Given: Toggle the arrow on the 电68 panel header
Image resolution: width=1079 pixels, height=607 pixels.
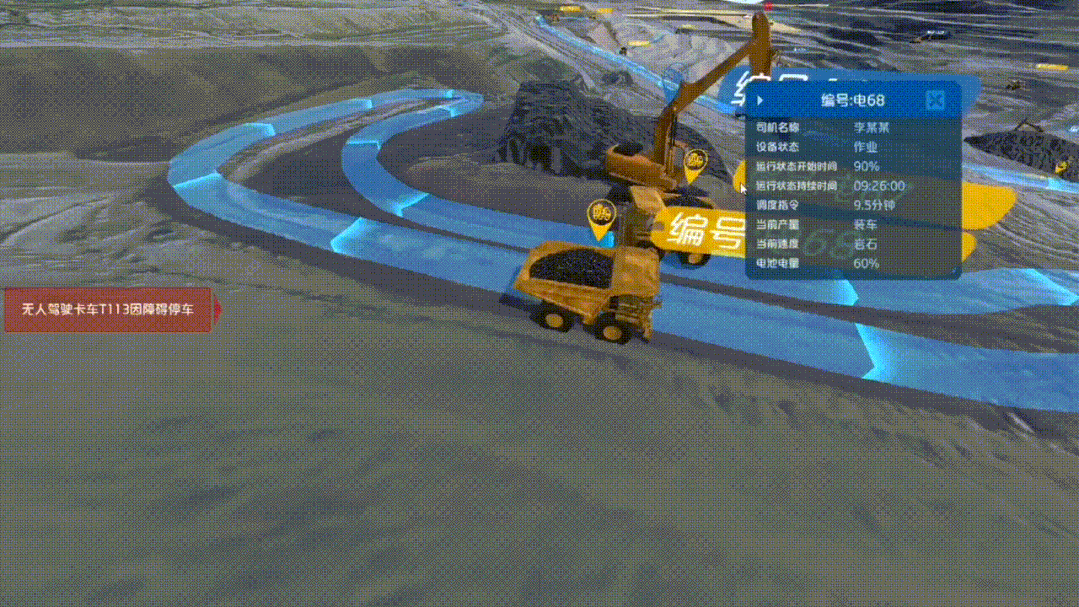Looking at the screenshot, I should (761, 100).
